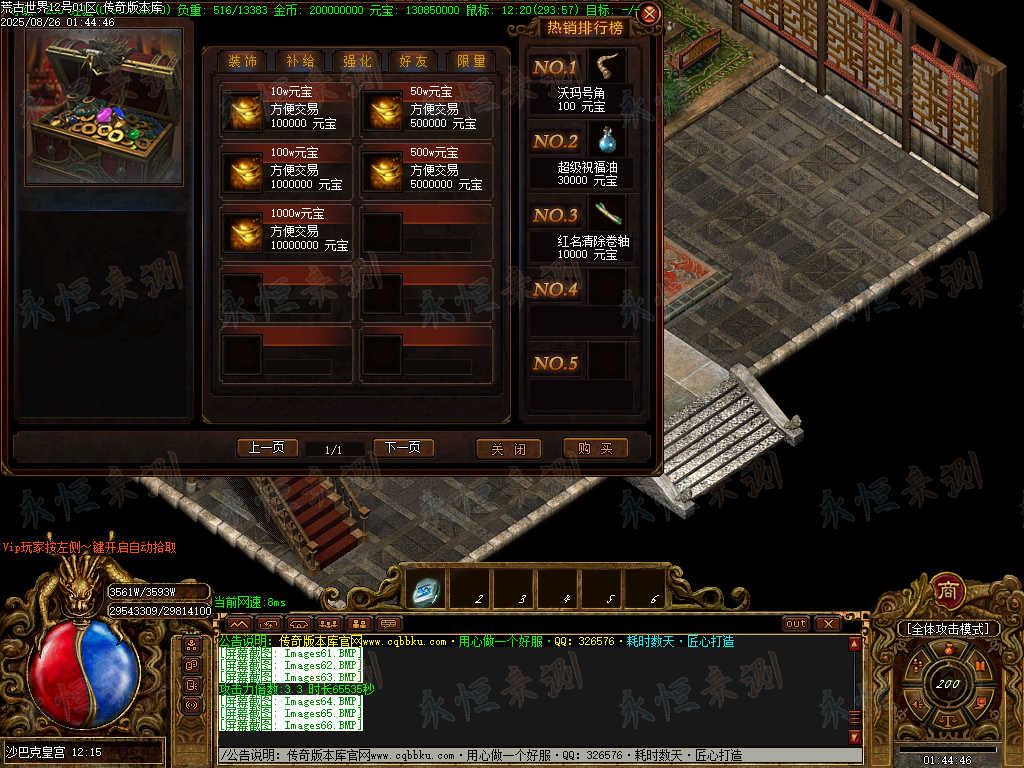The image size is (1024, 768).
Task: Open the 补给 shop tab
Action: pyautogui.click(x=300, y=61)
